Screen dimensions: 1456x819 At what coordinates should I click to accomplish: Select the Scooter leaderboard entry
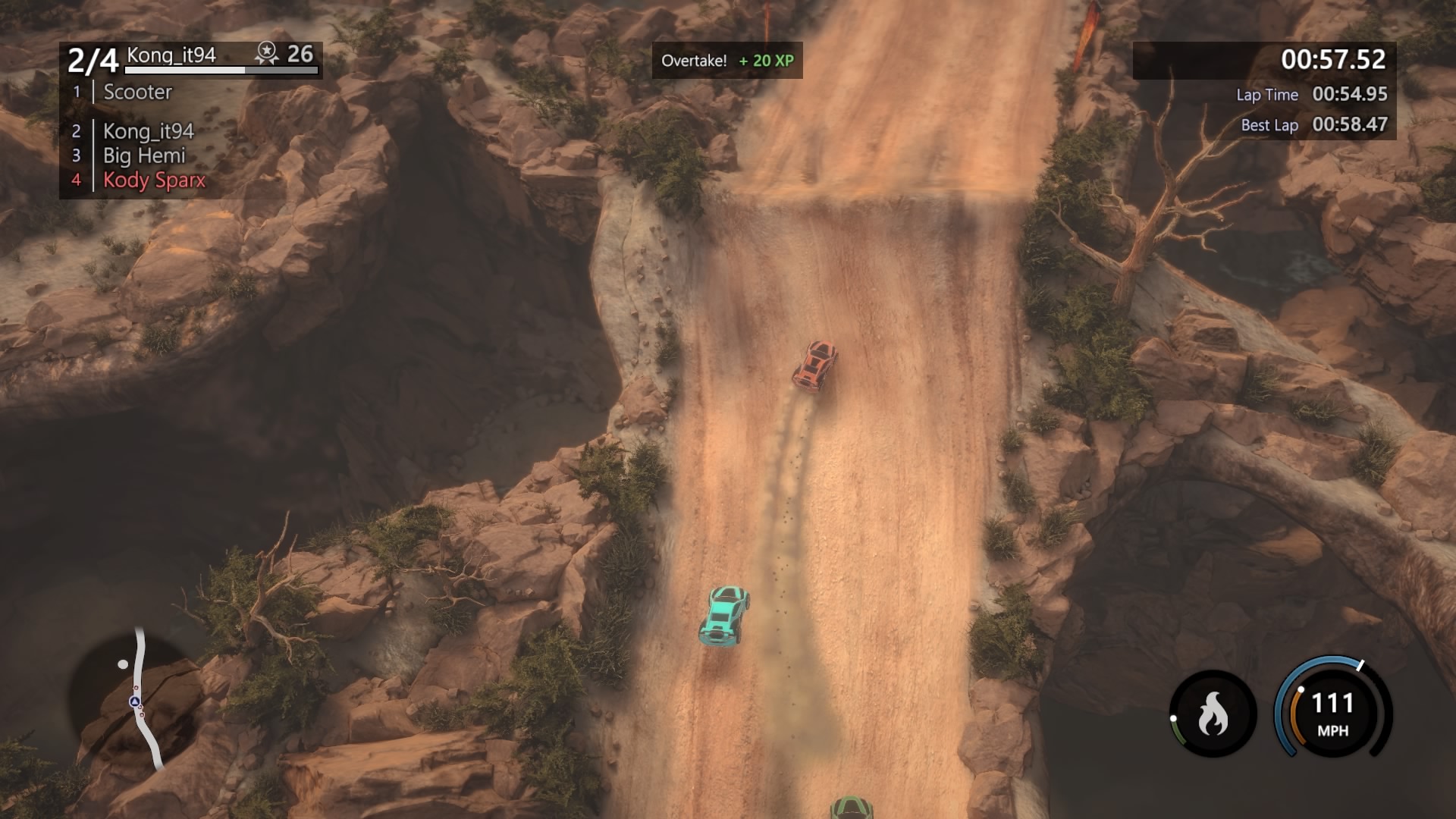click(x=136, y=93)
